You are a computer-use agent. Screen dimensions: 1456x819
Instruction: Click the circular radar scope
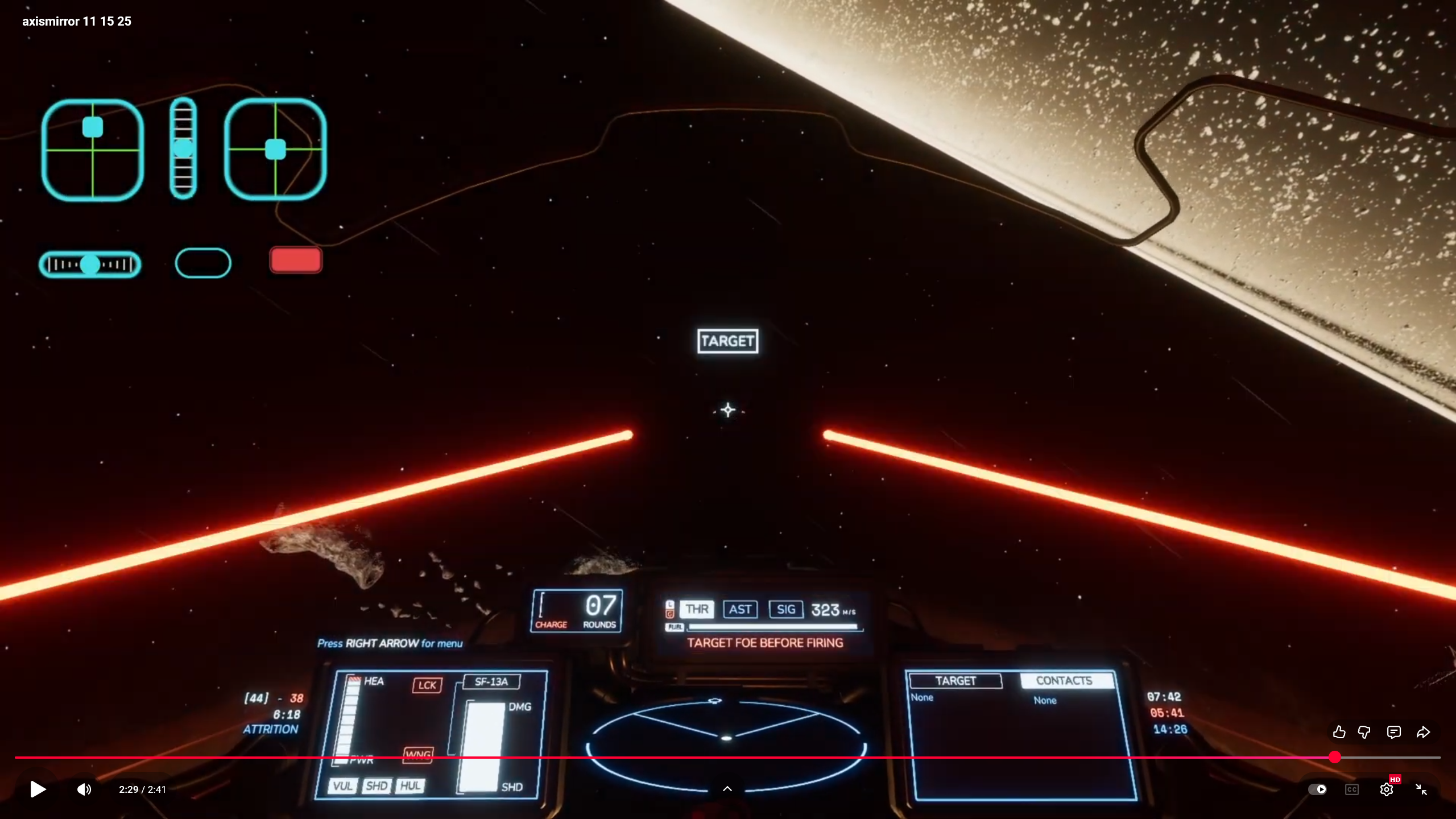(726, 738)
